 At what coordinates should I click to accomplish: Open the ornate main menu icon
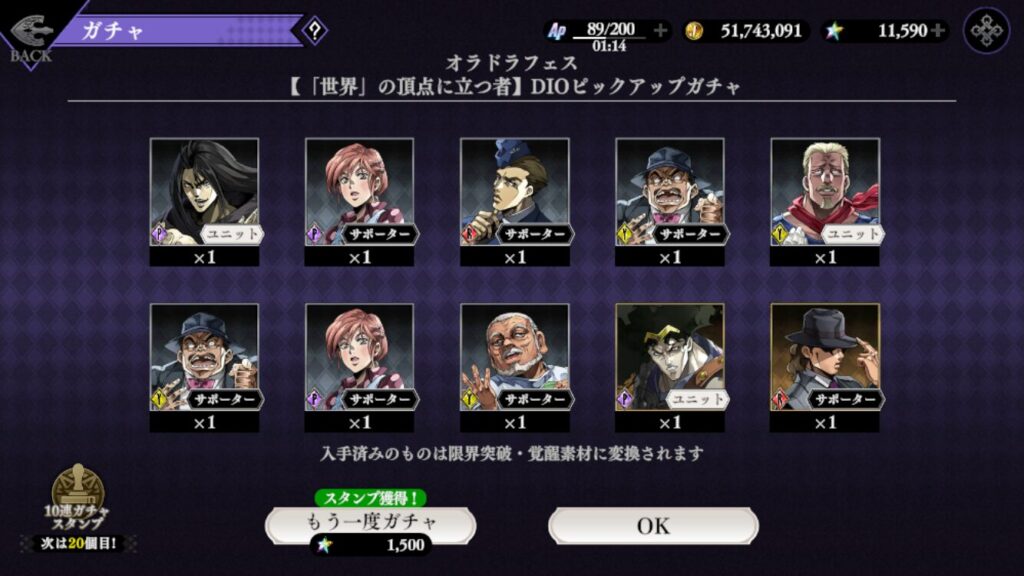click(986, 30)
